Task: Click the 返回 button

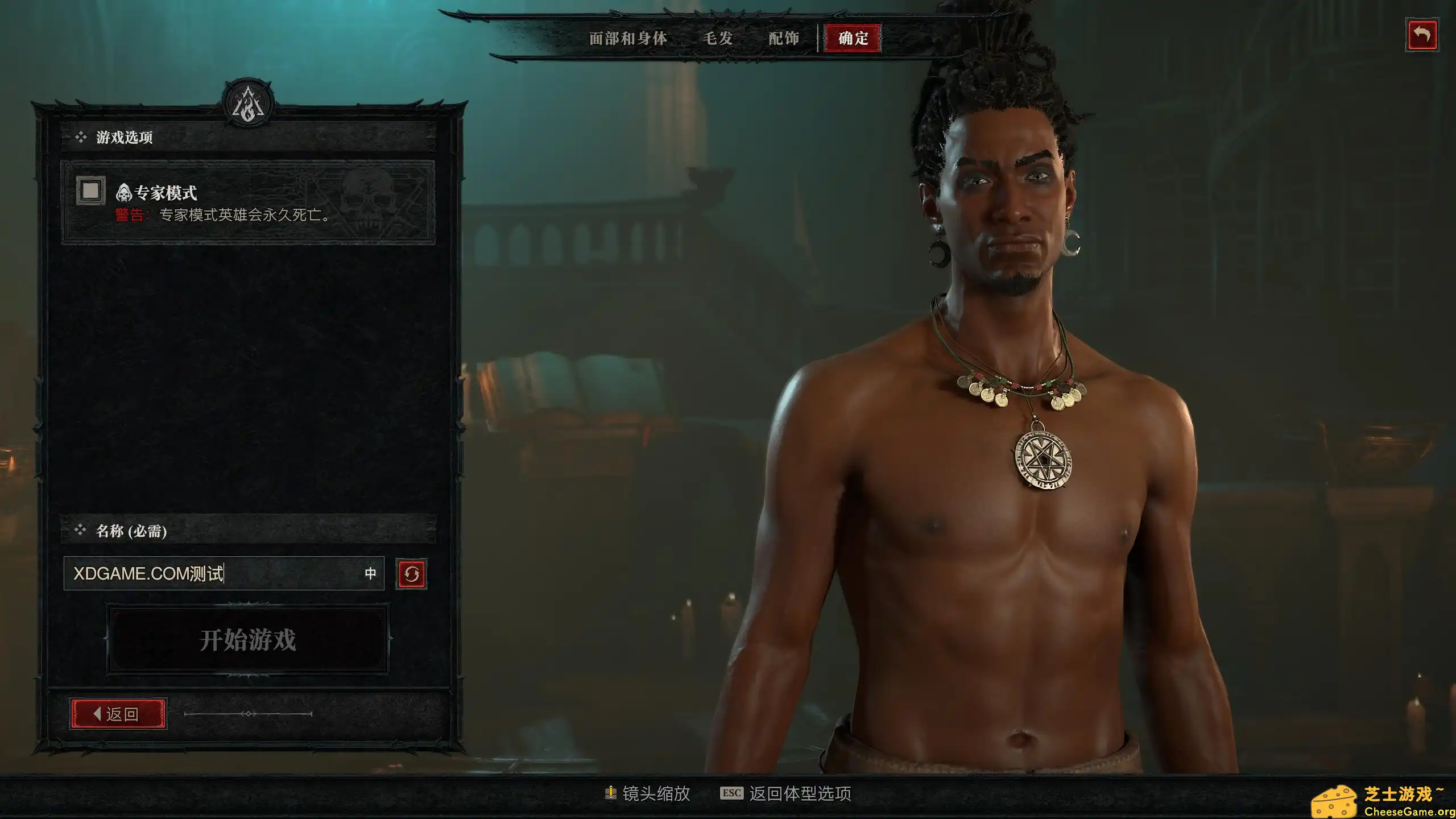Action: pyautogui.click(x=116, y=713)
